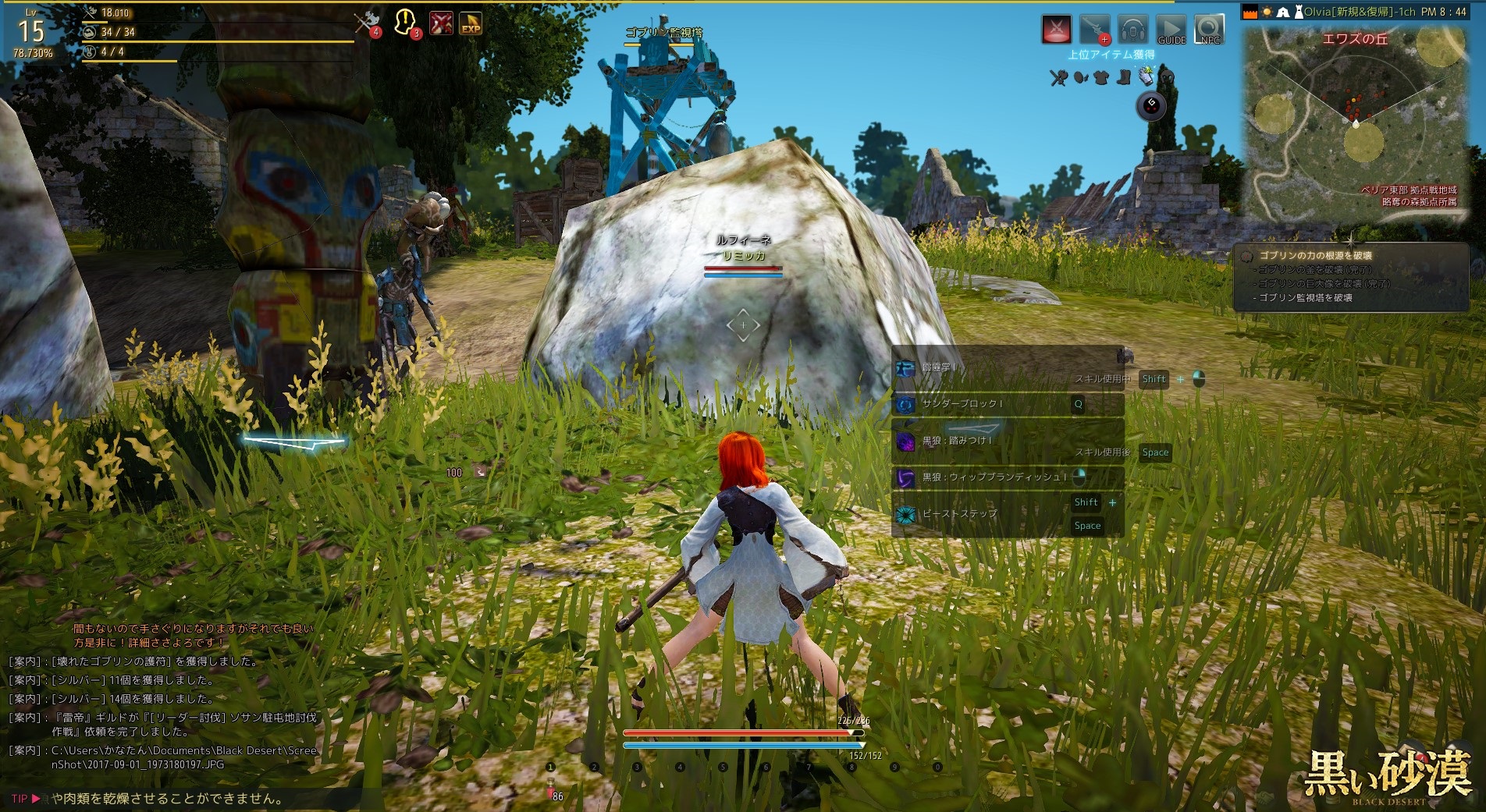
Task: Click the crossed sword and axe alert icon
Action: coord(365,23)
